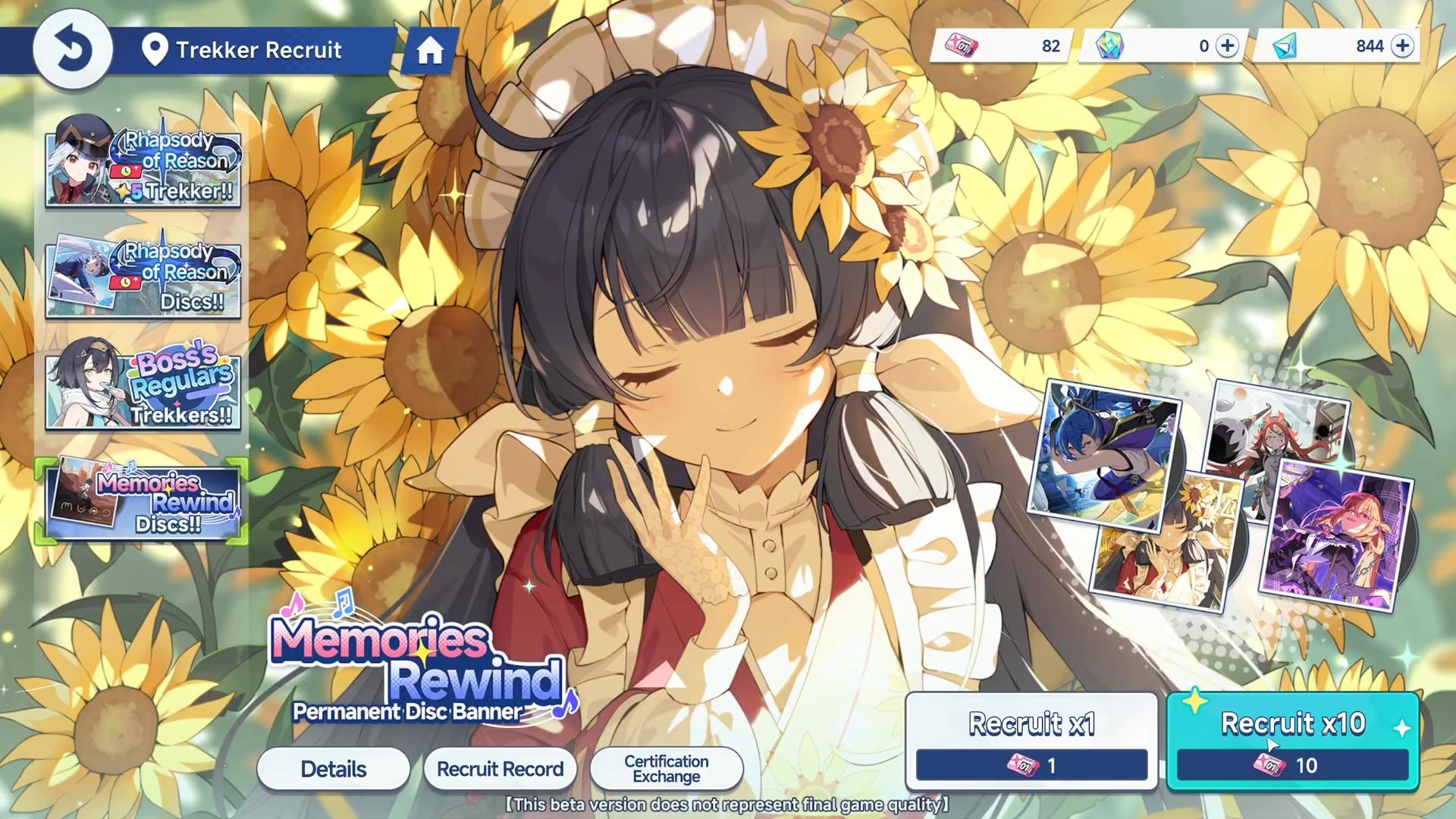1456x819 pixels.
Task: Recruit x1 with one ticket
Action: pyautogui.click(x=1031, y=741)
